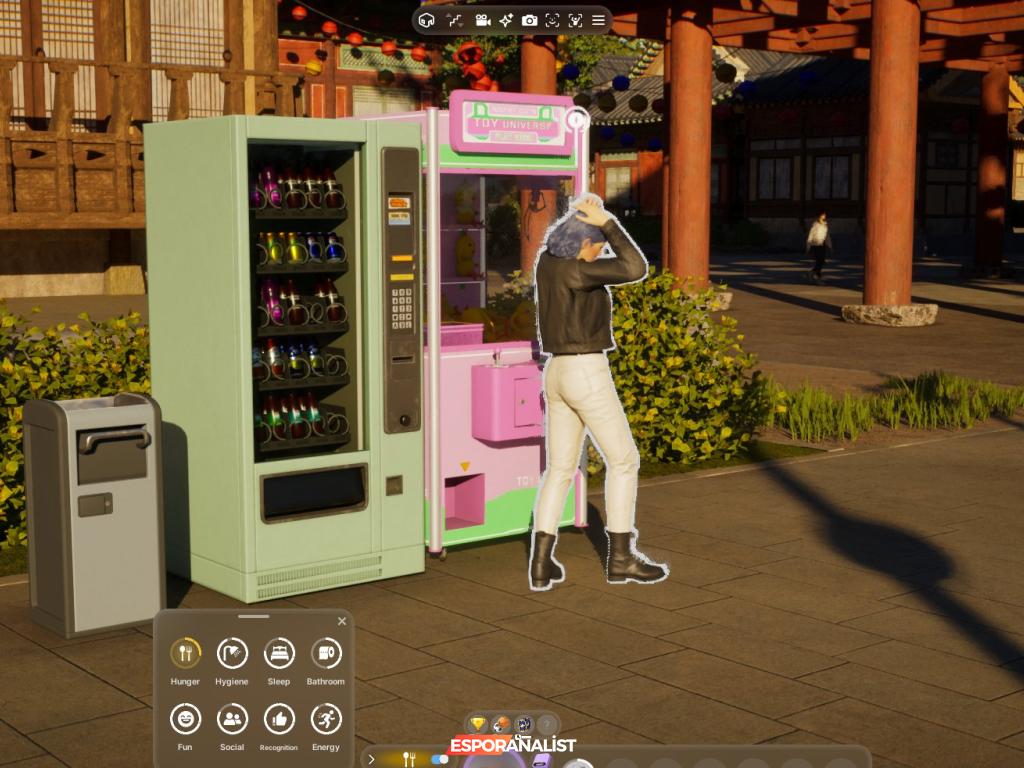Select the Bathroom need icon

pos(326,654)
